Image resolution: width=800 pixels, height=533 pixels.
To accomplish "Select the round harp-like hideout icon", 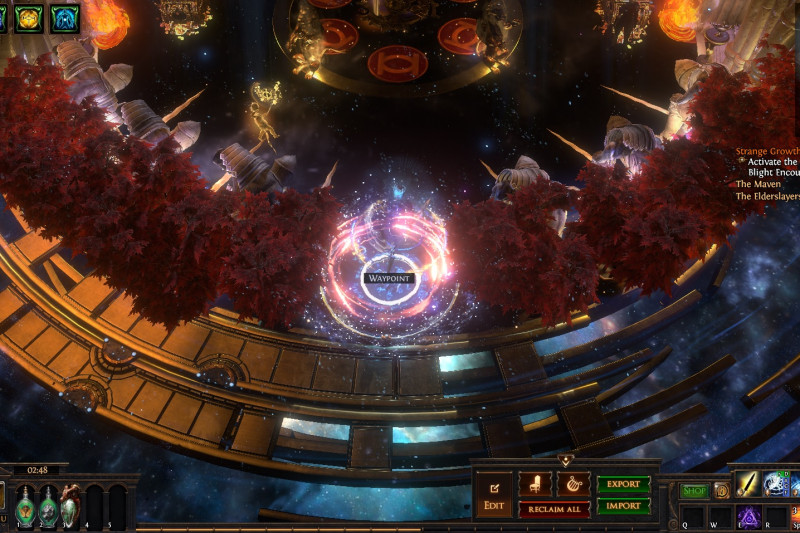I will click(x=573, y=484).
